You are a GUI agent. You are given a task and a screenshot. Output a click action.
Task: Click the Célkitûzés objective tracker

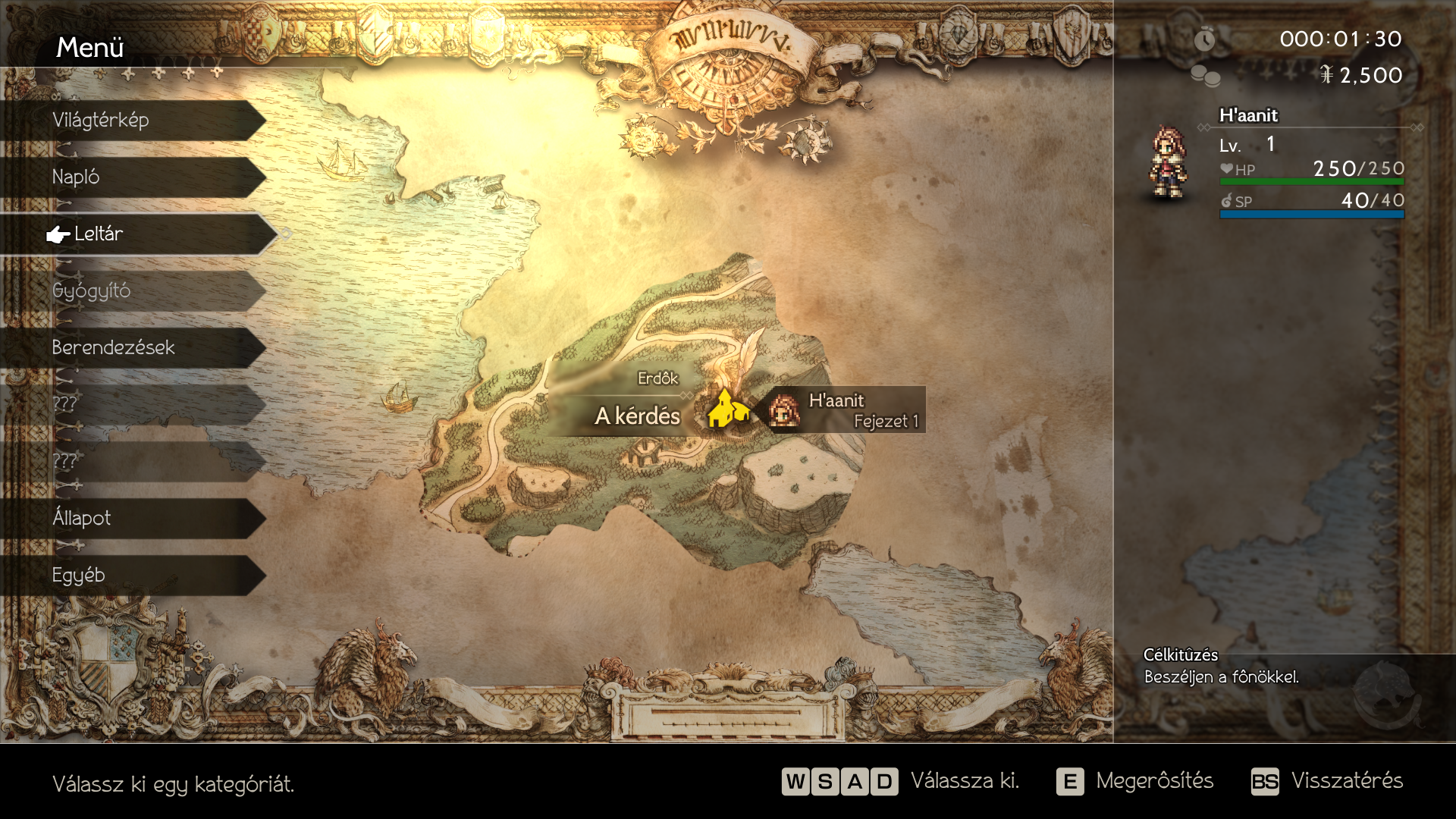[x=1221, y=667]
